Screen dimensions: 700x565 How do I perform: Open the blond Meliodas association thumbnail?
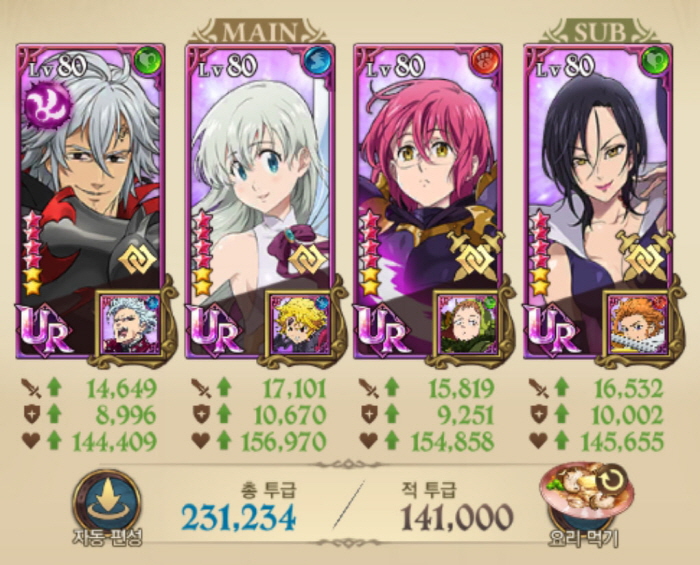(298, 324)
